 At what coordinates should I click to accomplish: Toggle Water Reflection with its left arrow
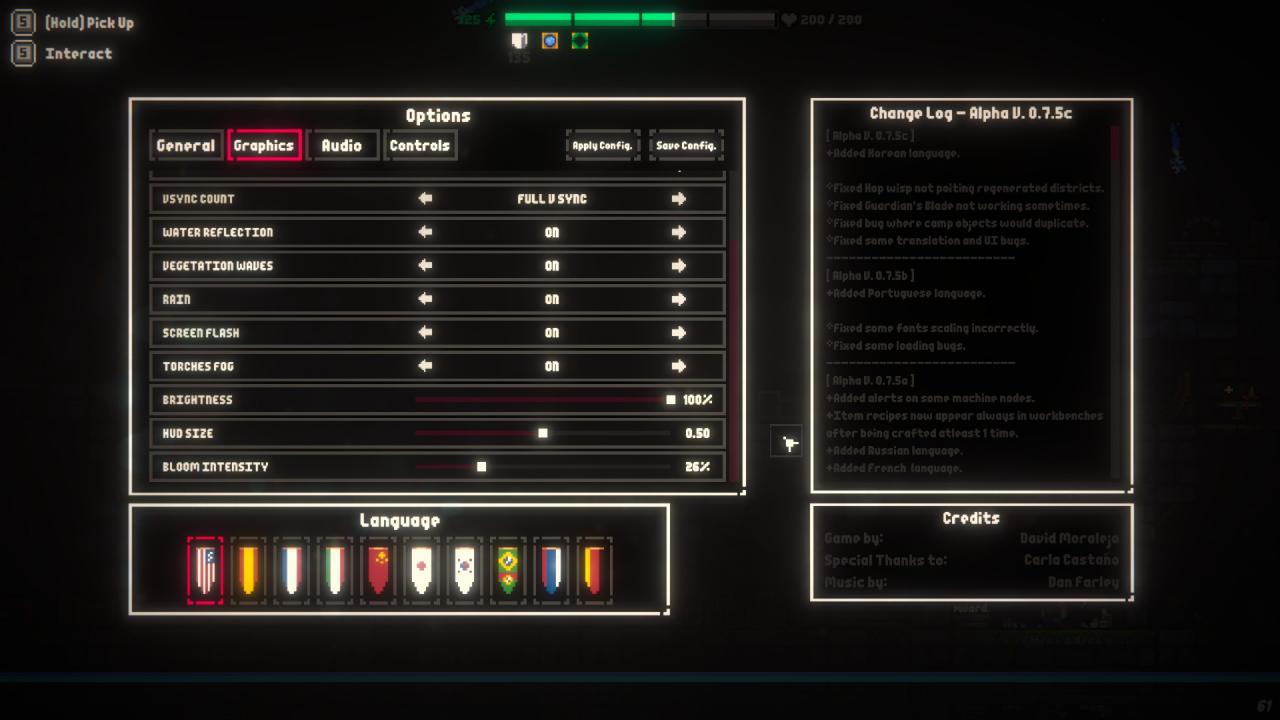425,232
